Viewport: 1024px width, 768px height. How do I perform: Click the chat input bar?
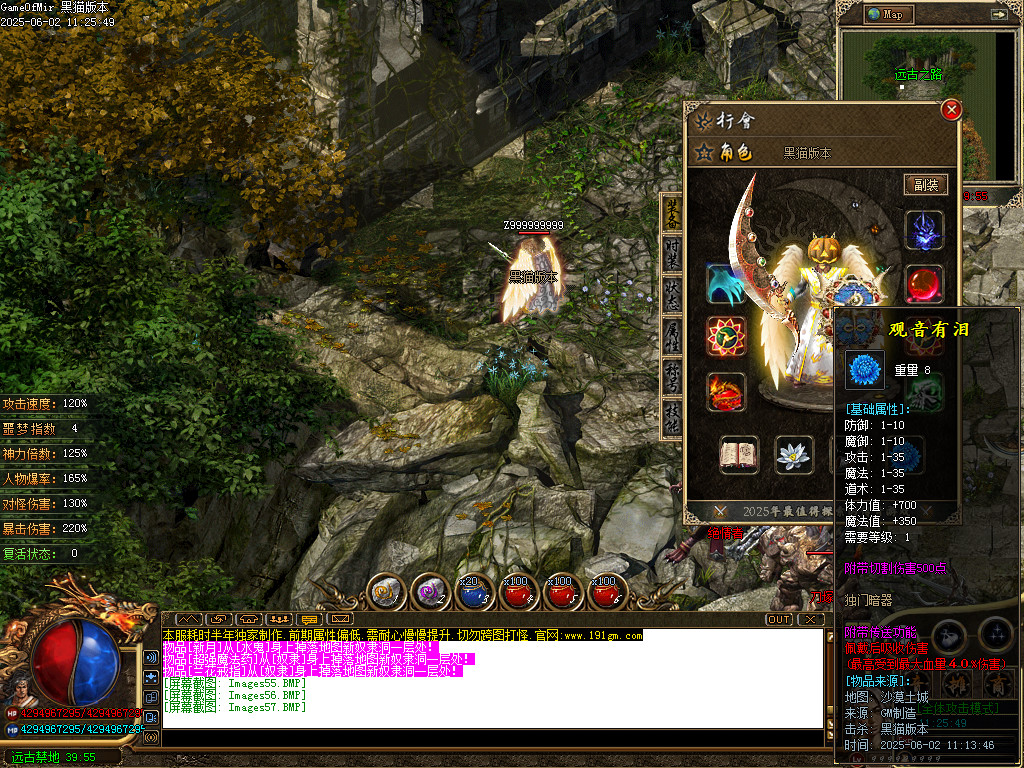[490, 738]
